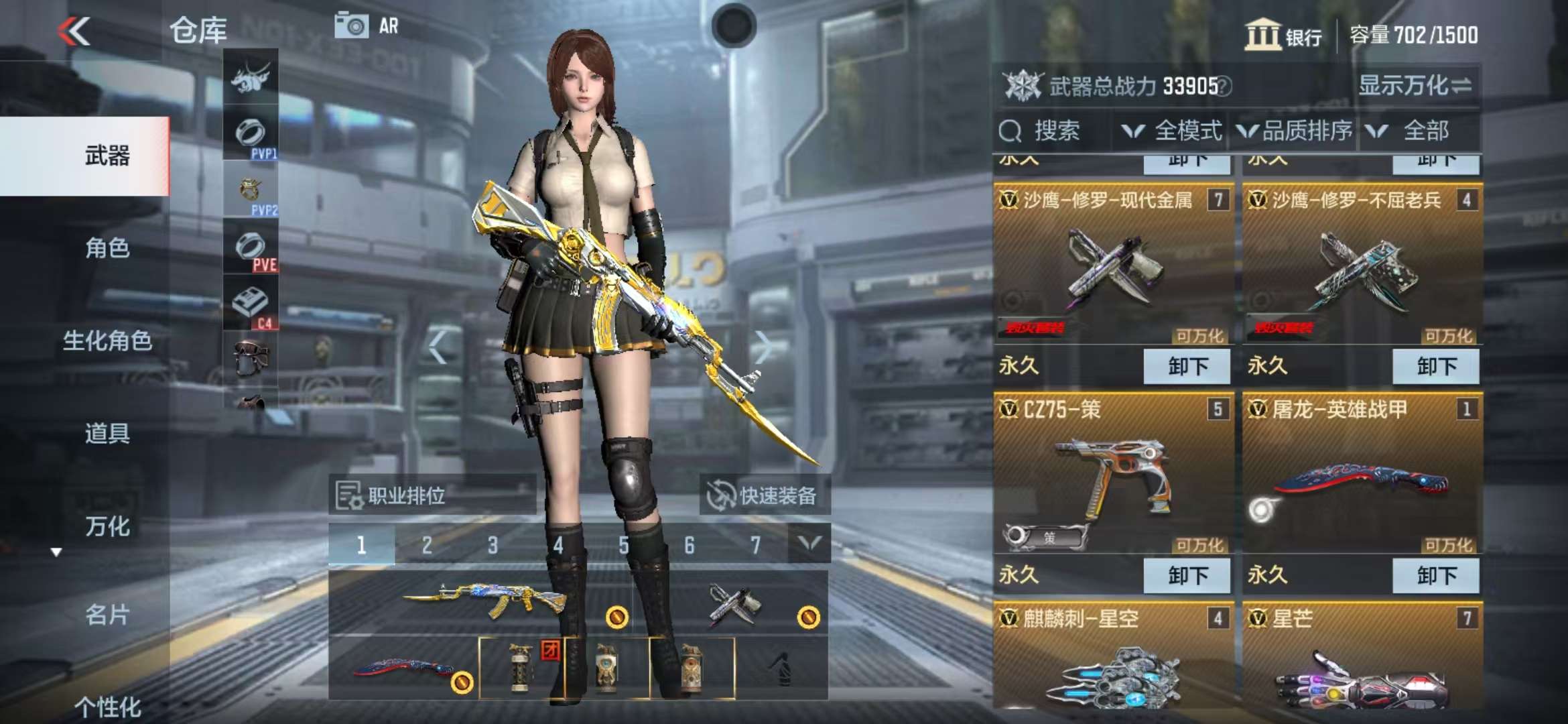Open the 品质排序 sort dropdown
Viewport: 1568px width, 724px height.
1295,131
